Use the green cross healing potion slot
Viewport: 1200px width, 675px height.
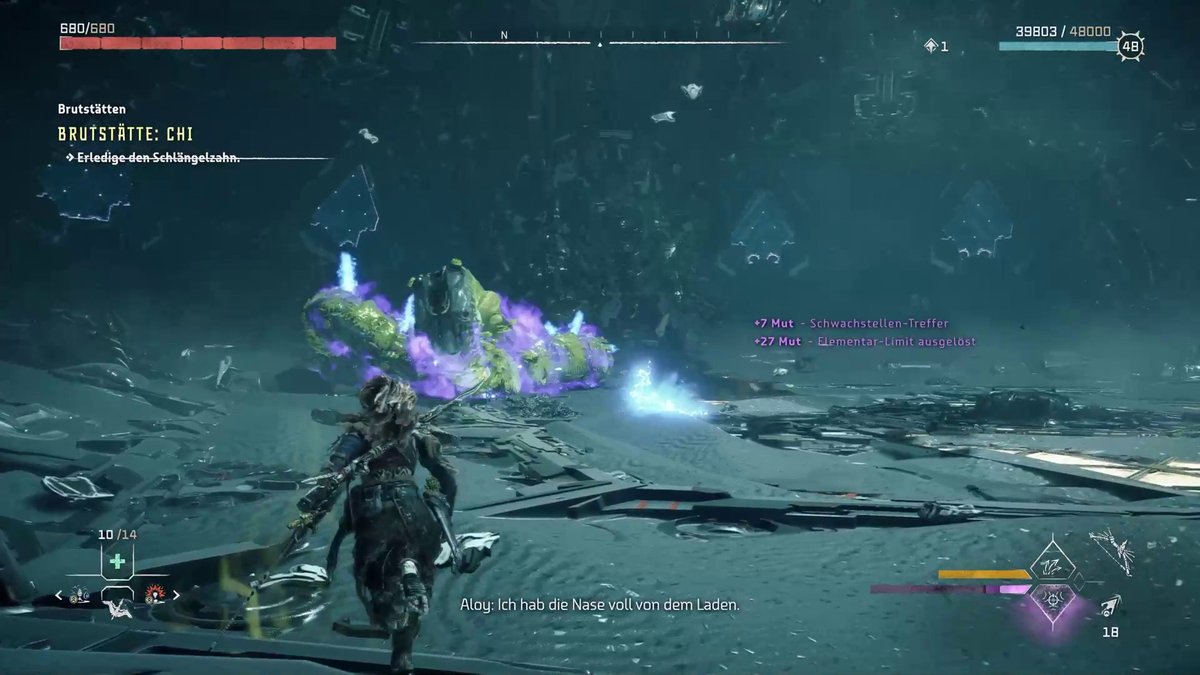117,561
